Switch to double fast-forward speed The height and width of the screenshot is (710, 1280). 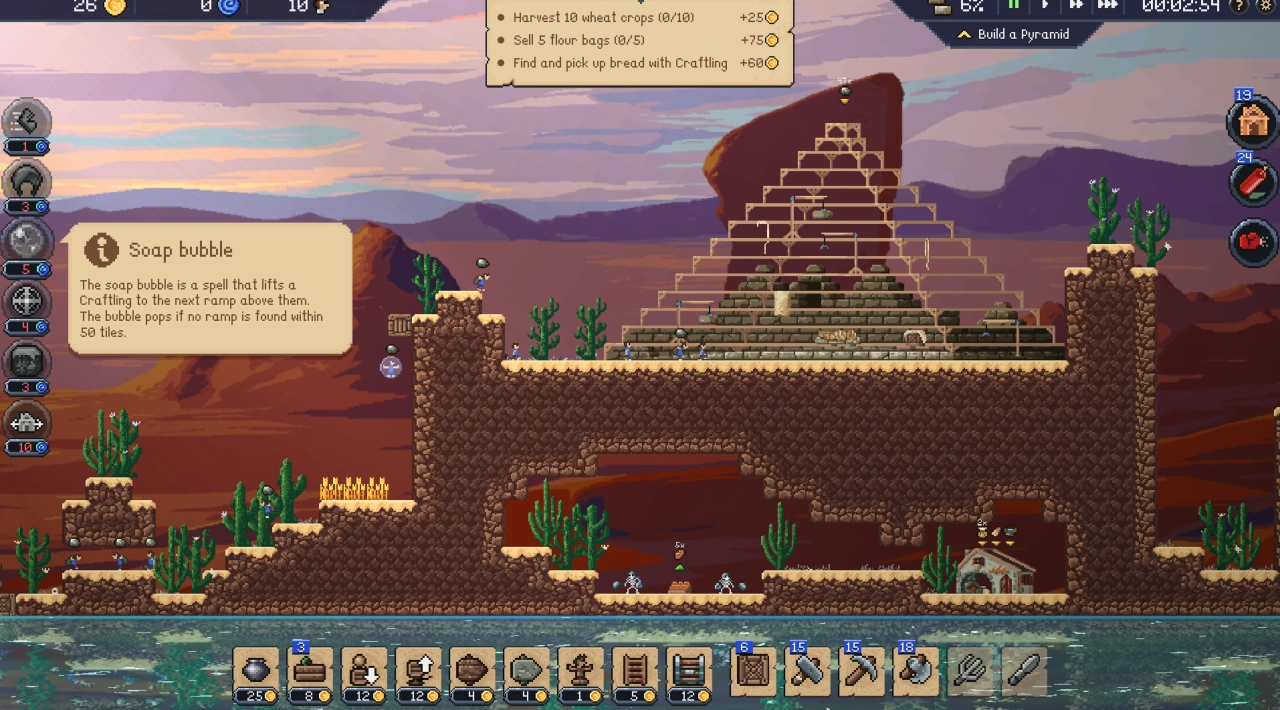pyautogui.click(x=1075, y=6)
